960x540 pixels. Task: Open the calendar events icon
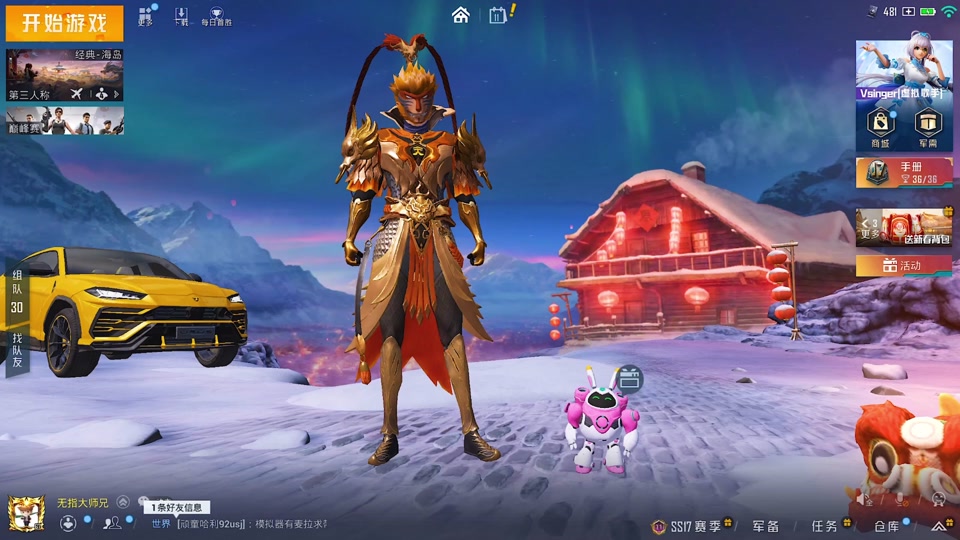(x=498, y=15)
